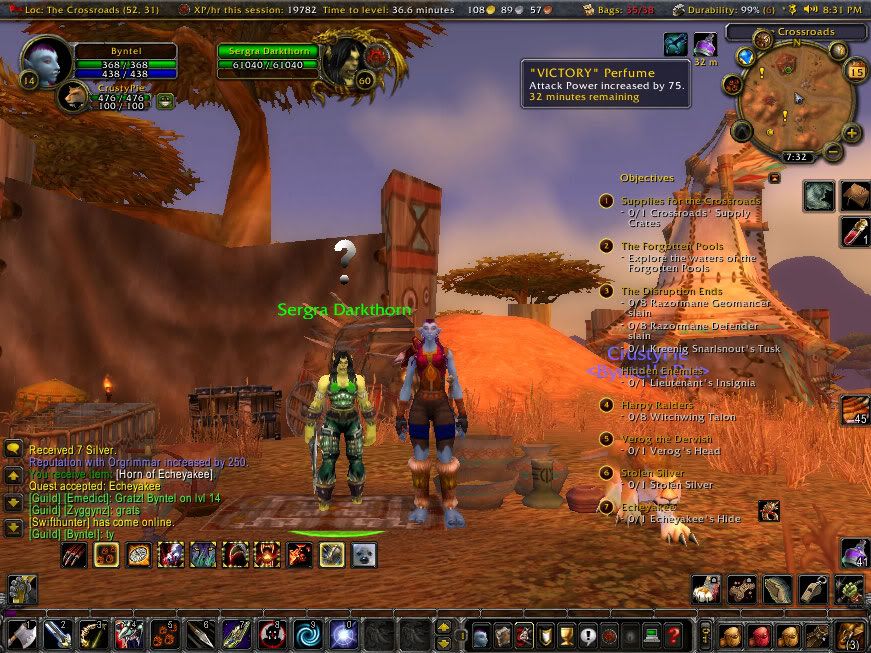Viewport: 871px width, 653px height.
Task: Click the red question mark help button
Action: 675,634
